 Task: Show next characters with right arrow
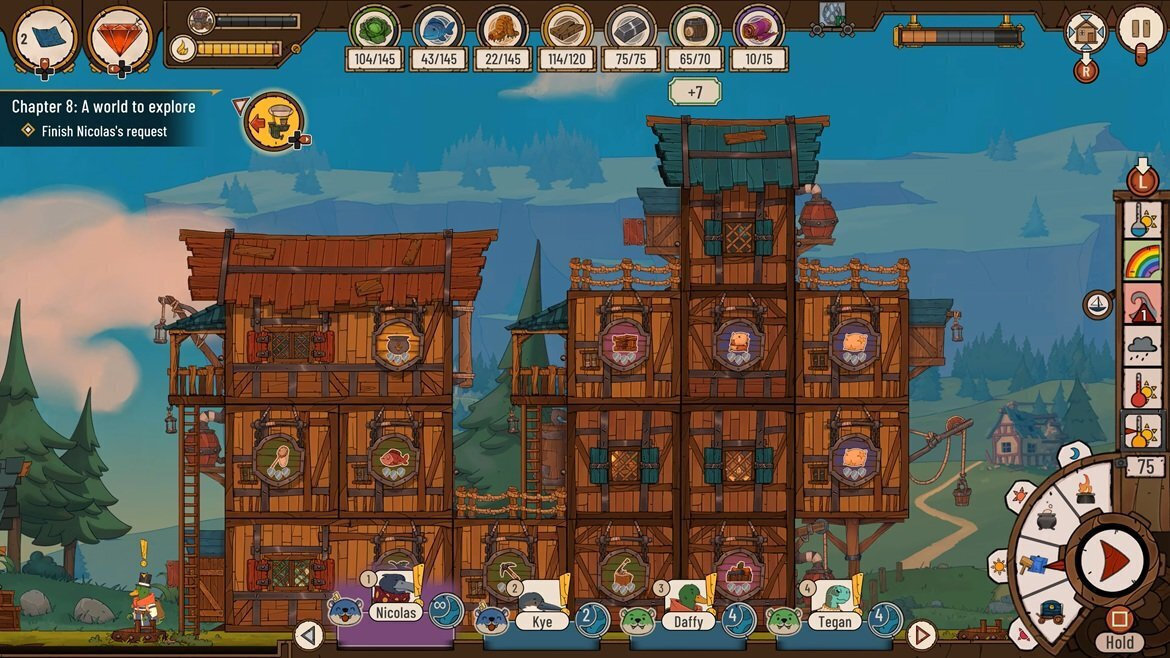[x=920, y=634]
